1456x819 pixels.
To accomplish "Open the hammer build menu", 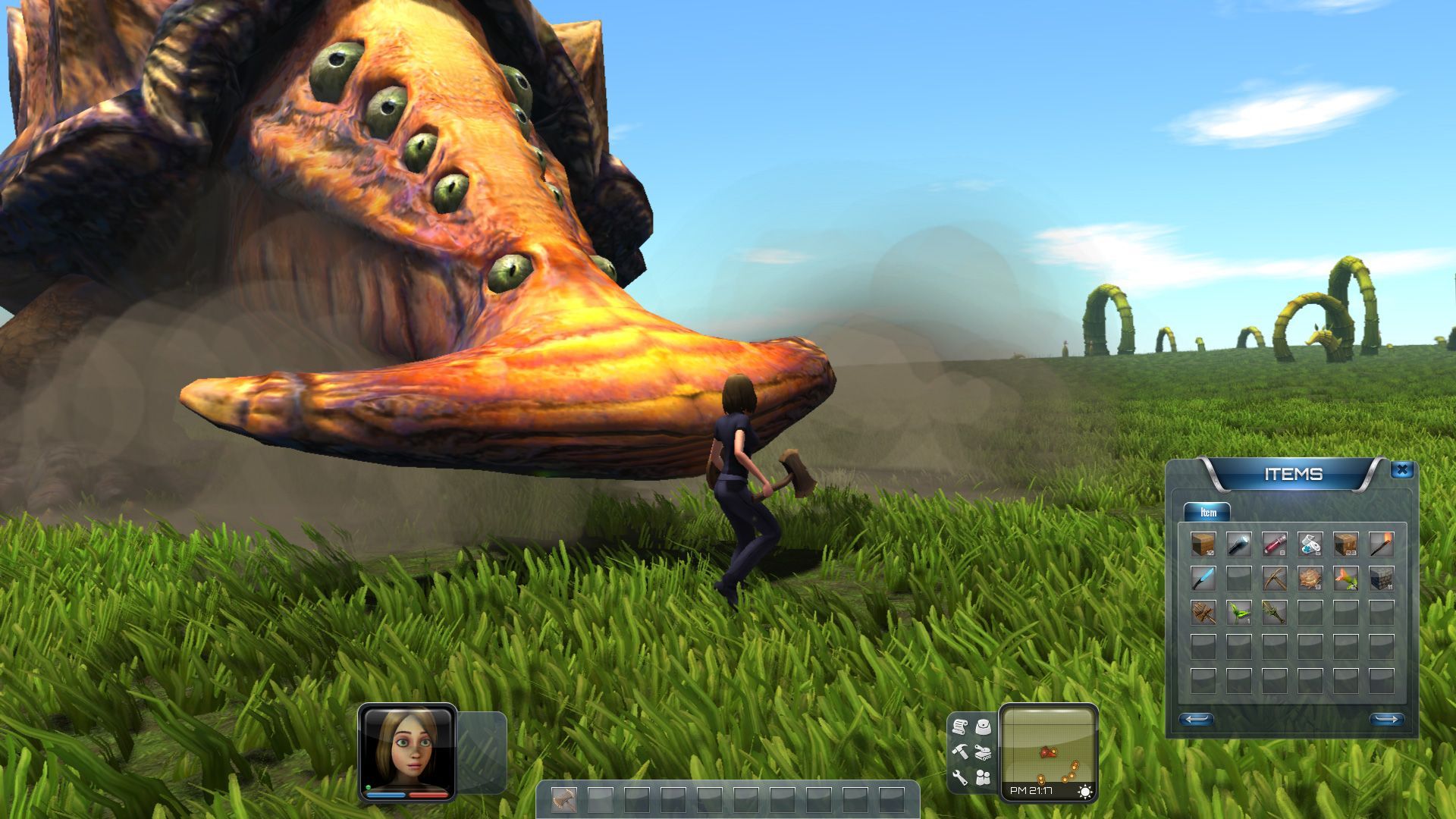I will pyautogui.click(x=960, y=752).
